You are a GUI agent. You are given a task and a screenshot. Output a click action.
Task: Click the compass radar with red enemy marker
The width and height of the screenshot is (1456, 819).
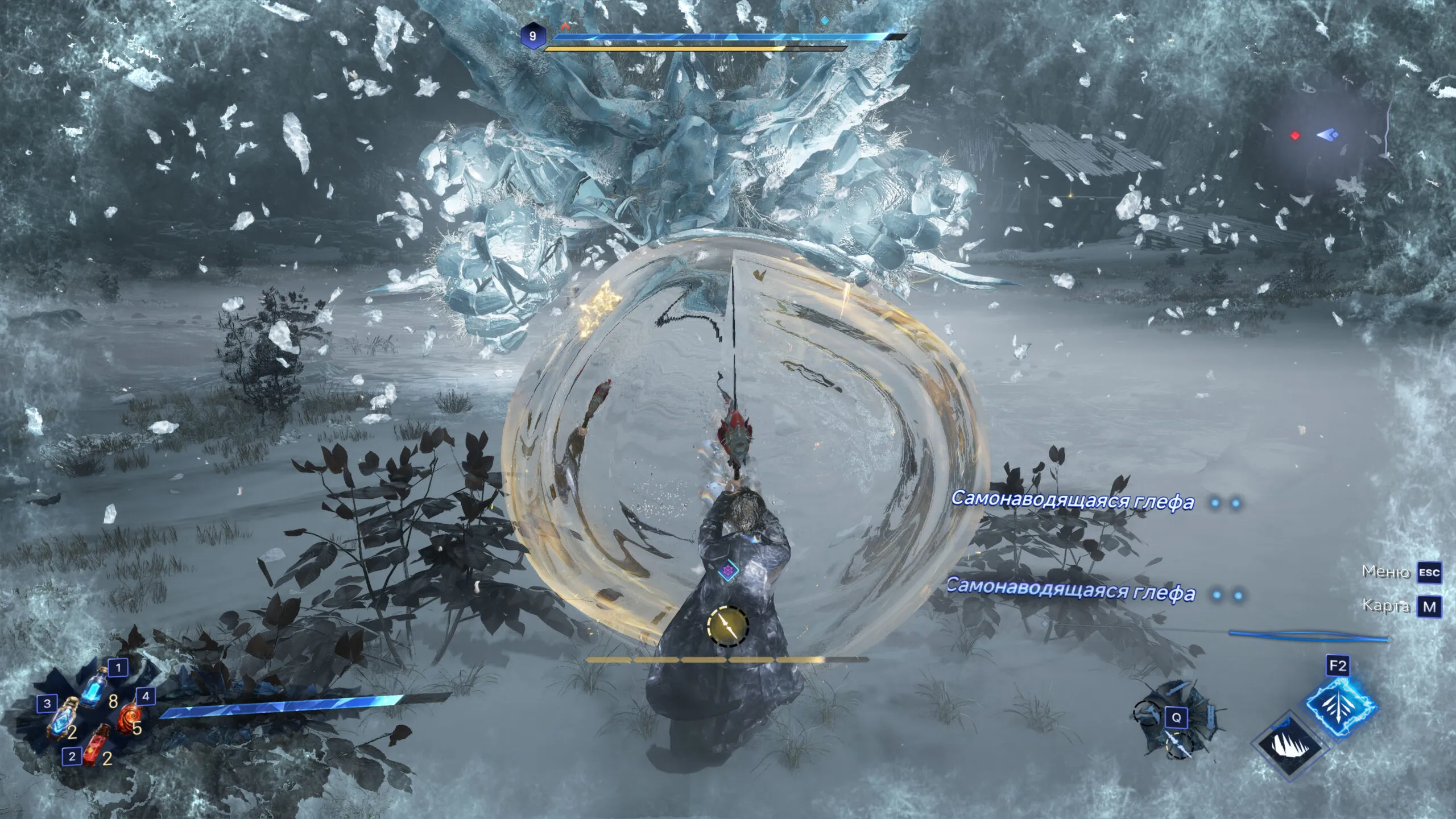pyautogui.click(x=1315, y=136)
